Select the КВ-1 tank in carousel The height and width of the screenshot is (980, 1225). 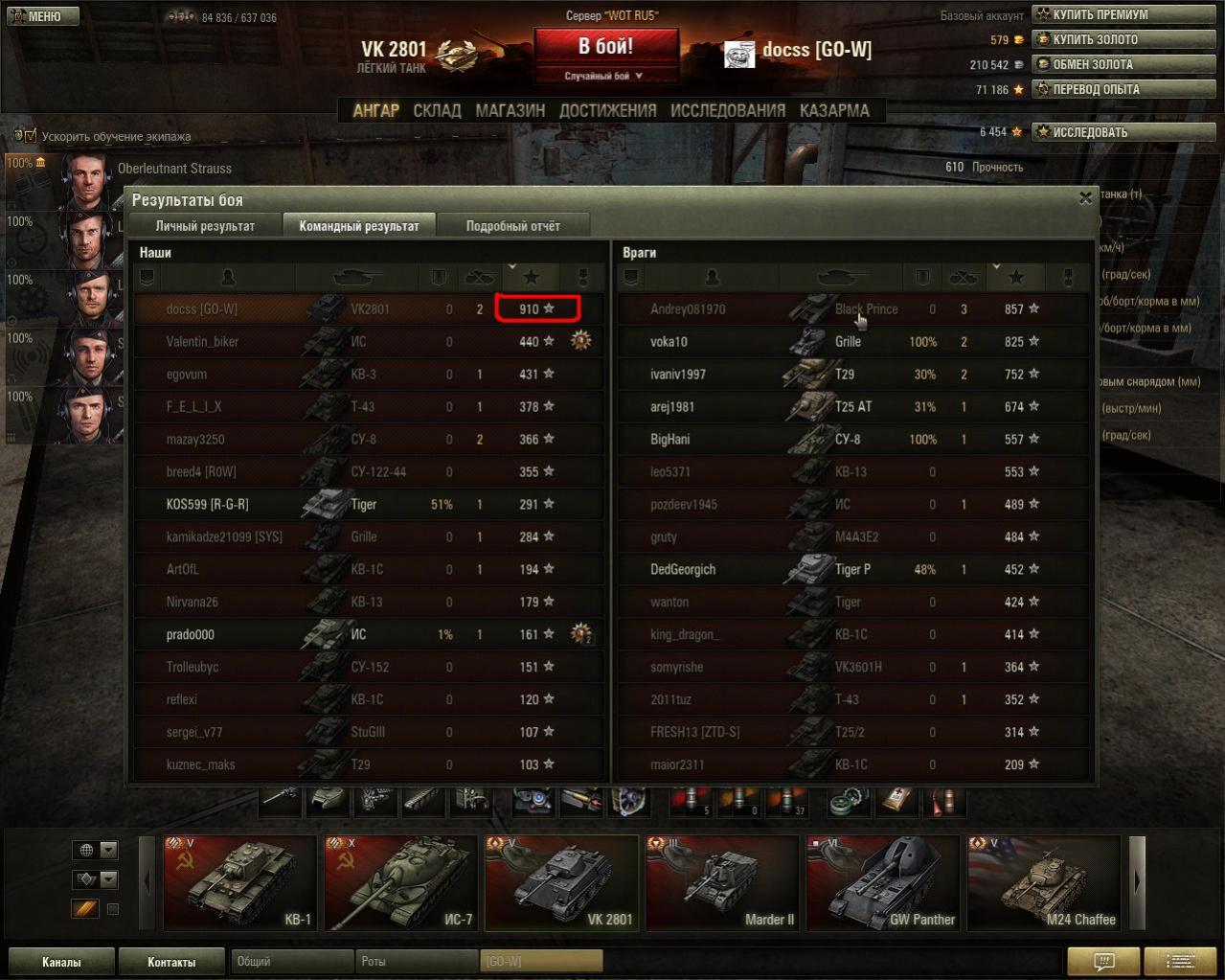click(x=239, y=882)
